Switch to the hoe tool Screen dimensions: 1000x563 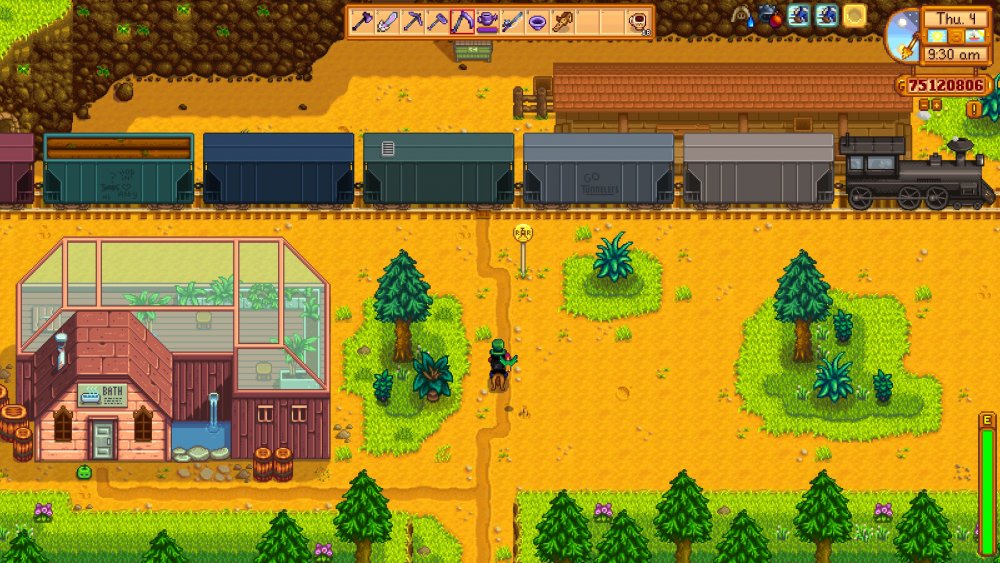tap(436, 21)
